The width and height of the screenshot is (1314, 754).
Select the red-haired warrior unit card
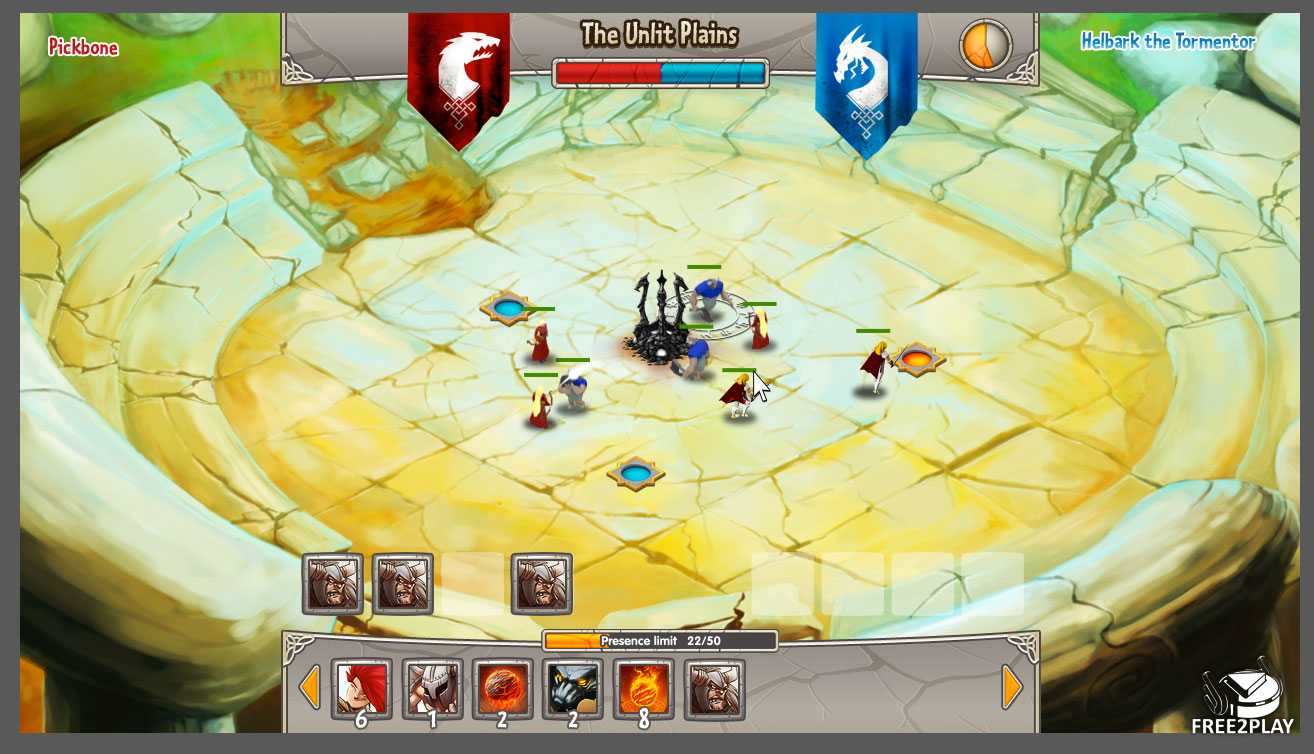[361, 689]
